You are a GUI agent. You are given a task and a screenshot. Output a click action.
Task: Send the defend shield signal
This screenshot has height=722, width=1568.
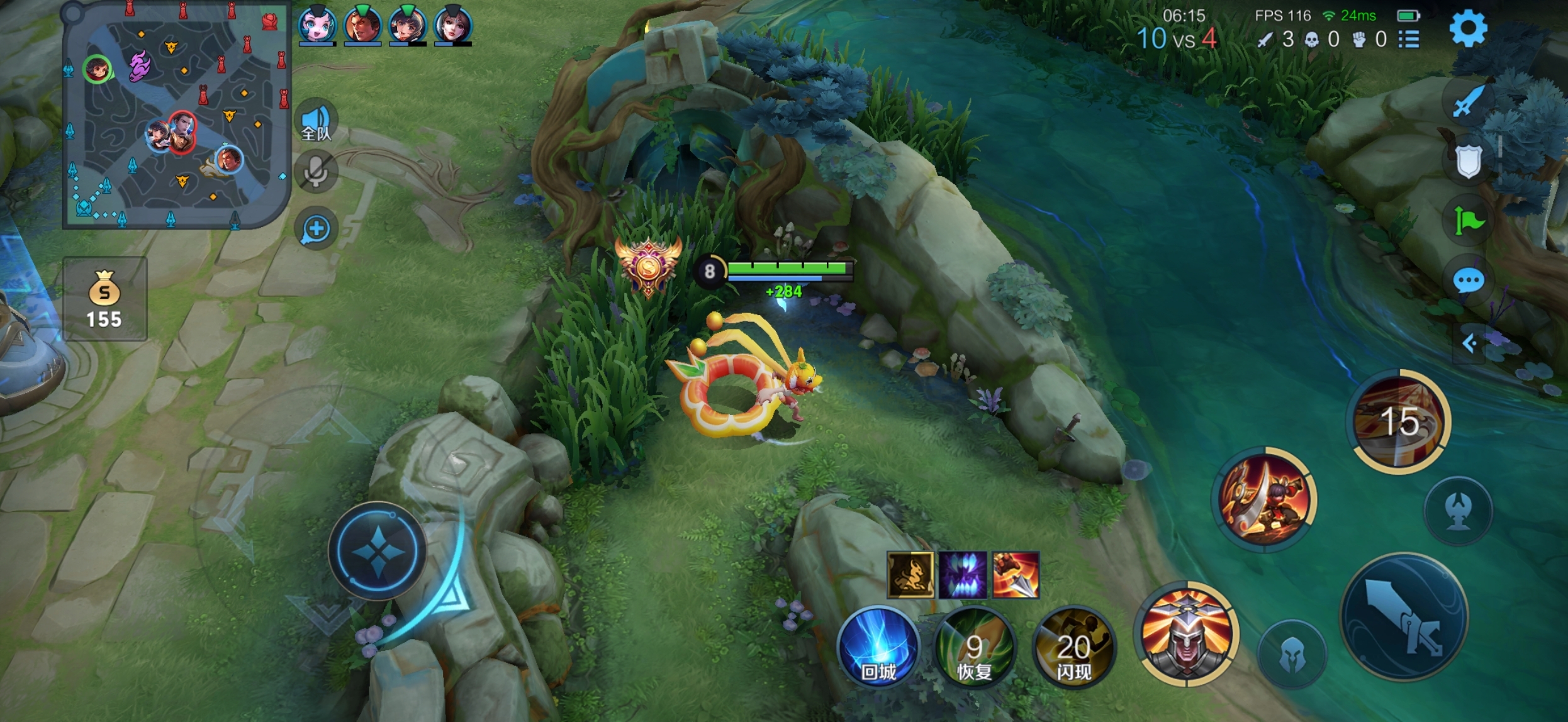point(1469,161)
